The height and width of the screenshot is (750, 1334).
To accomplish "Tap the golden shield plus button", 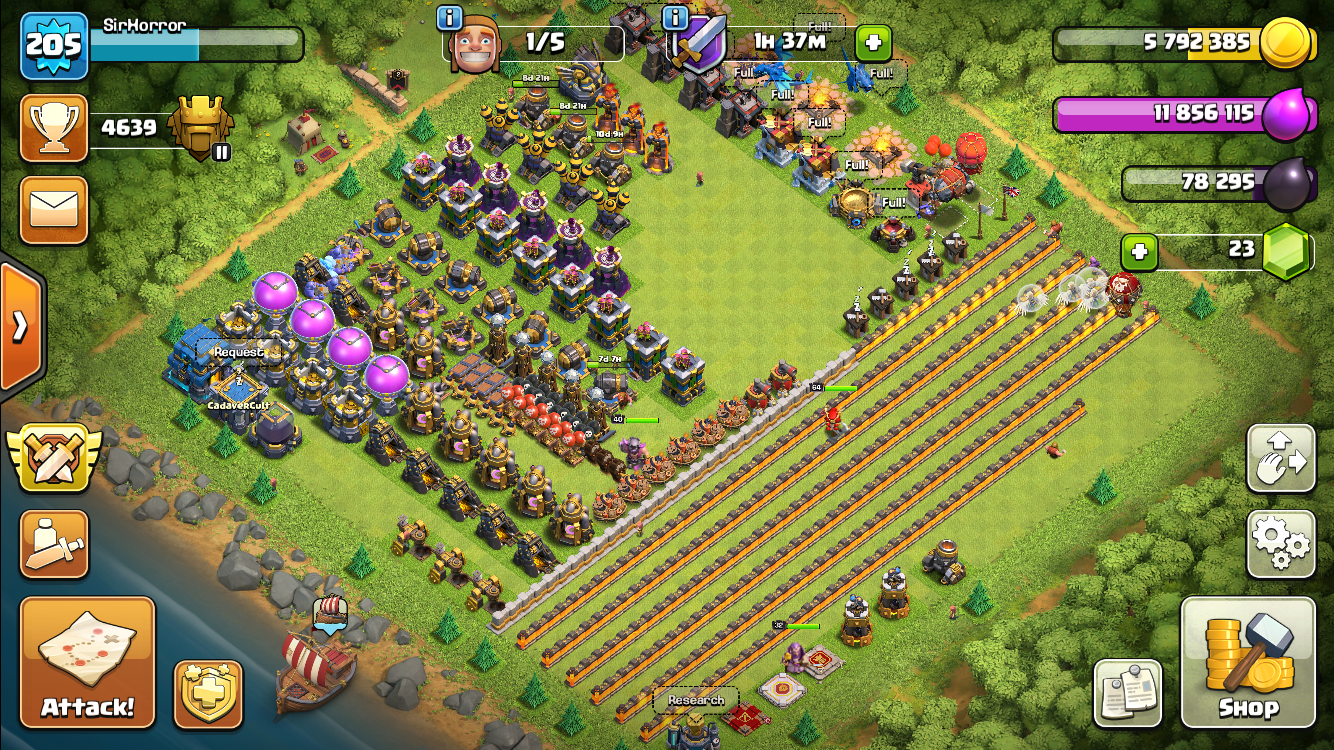I will (x=208, y=694).
